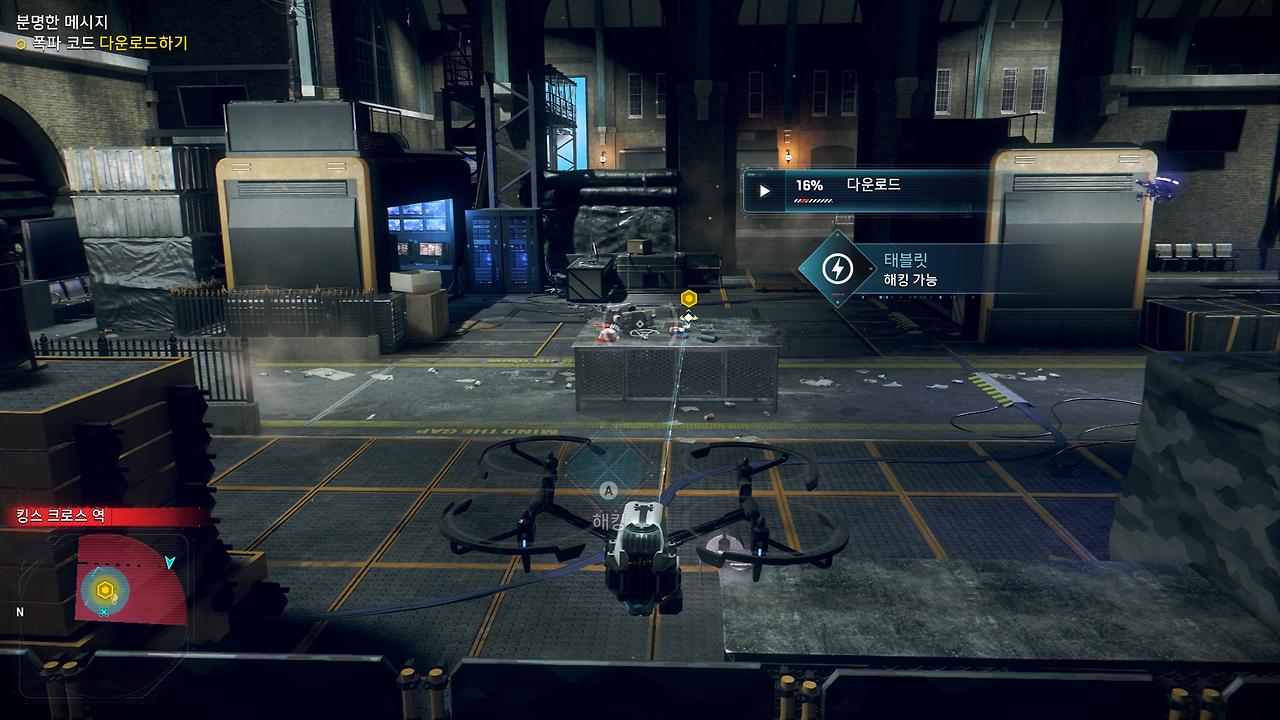Select the yellow hexagon marker on the minimap
This screenshot has height=720, width=1280.
pyautogui.click(x=104, y=589)
